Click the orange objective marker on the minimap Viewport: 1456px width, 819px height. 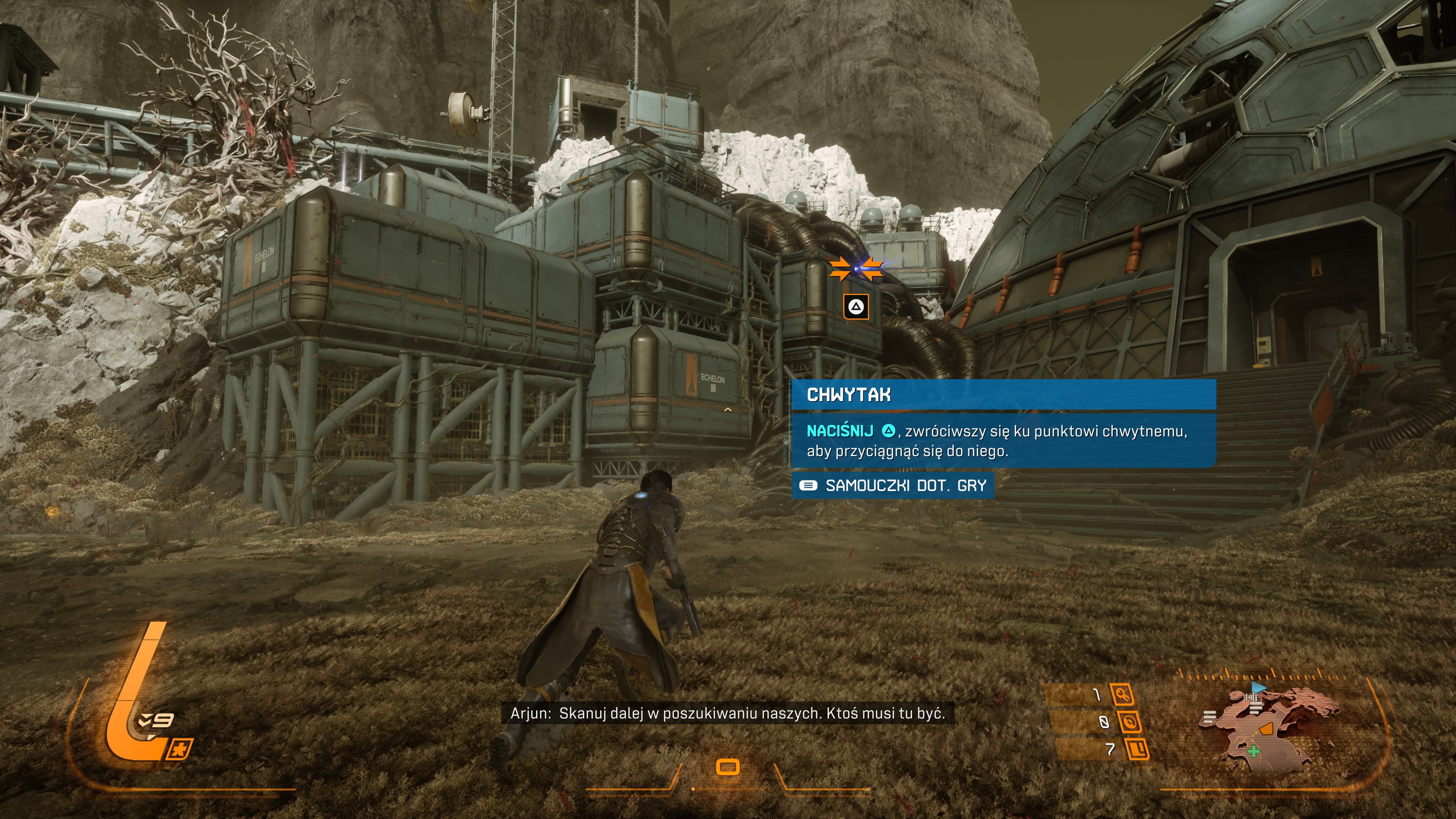[1267, 728]
